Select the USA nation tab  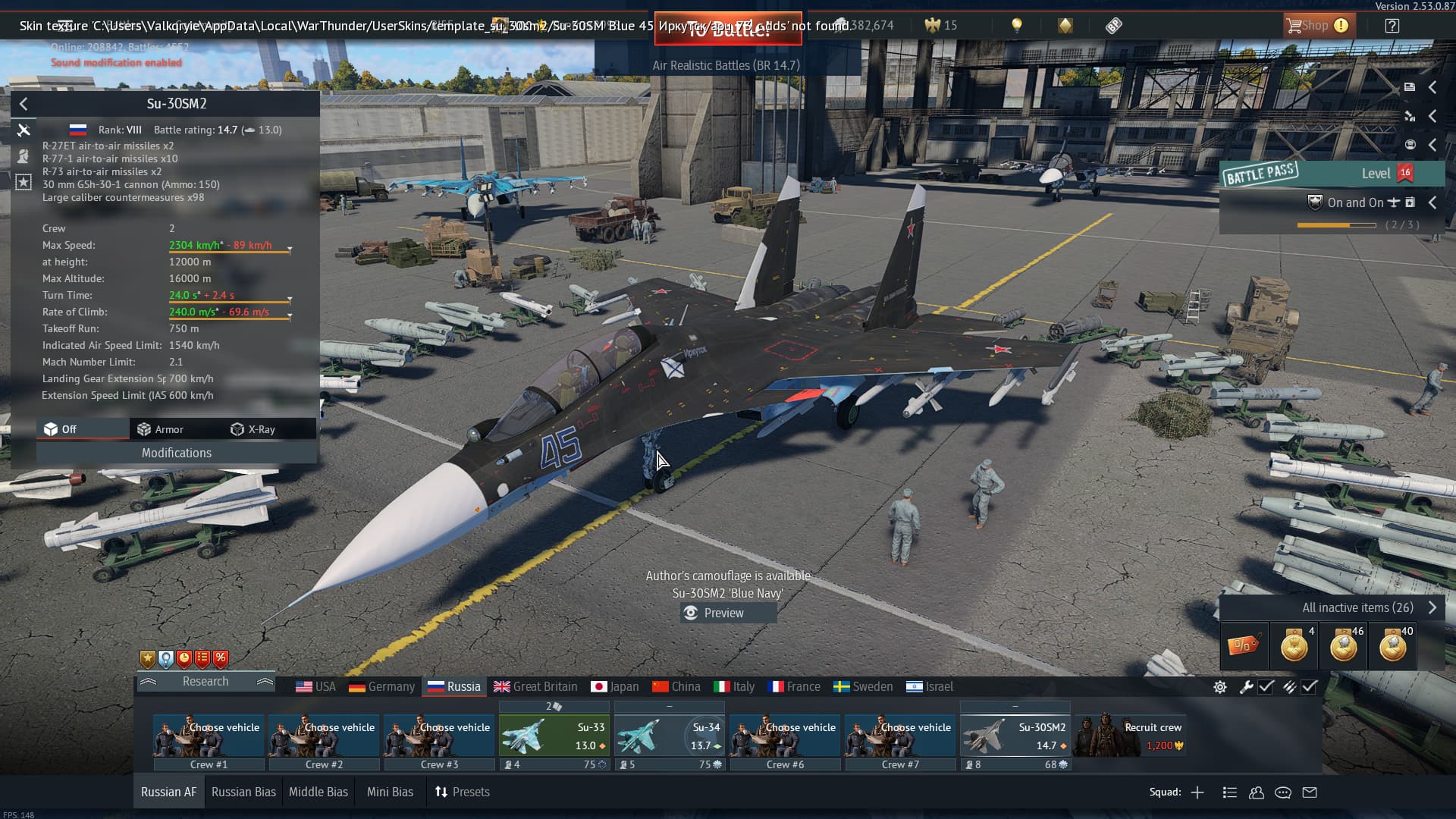(315, 686)
